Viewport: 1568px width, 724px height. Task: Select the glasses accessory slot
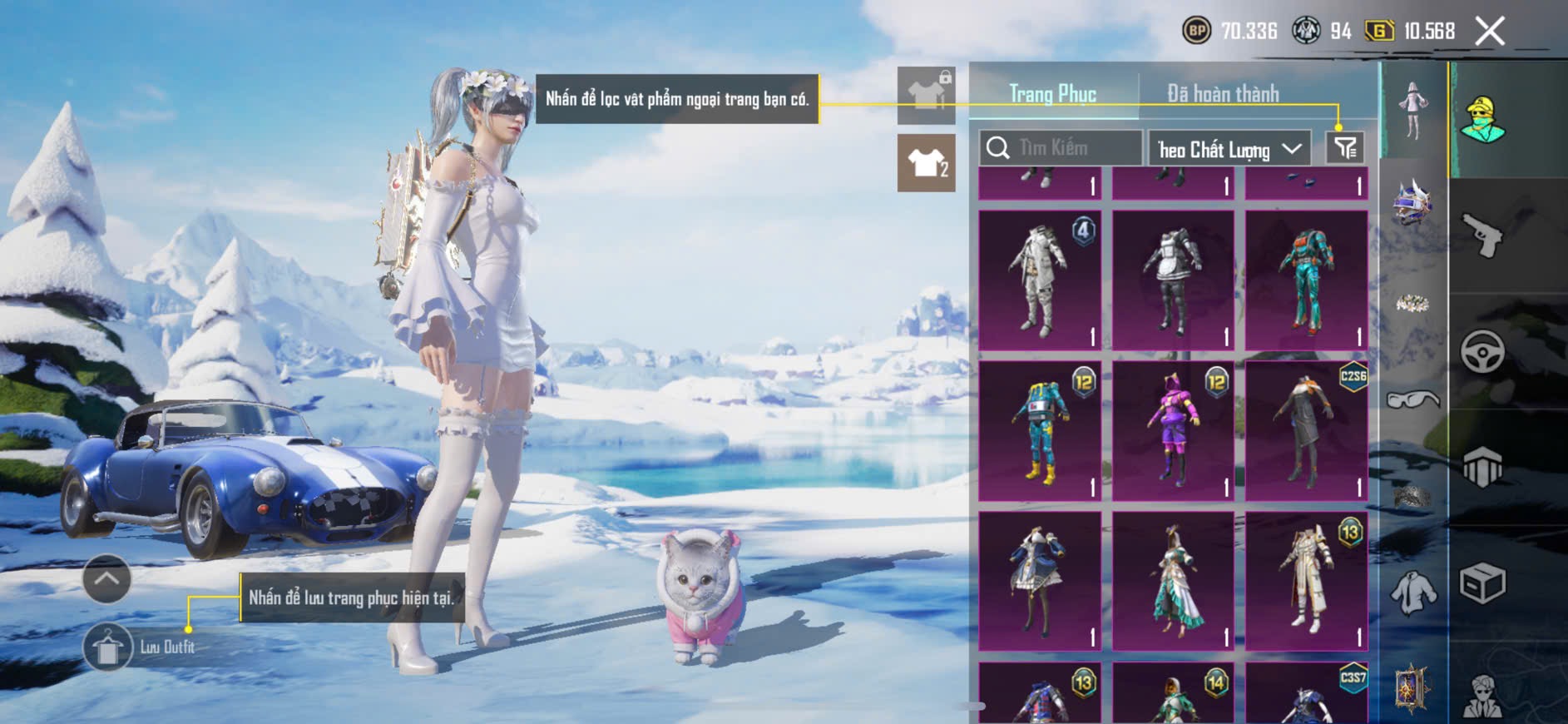pyautogui.click(x=1412, y=400)
